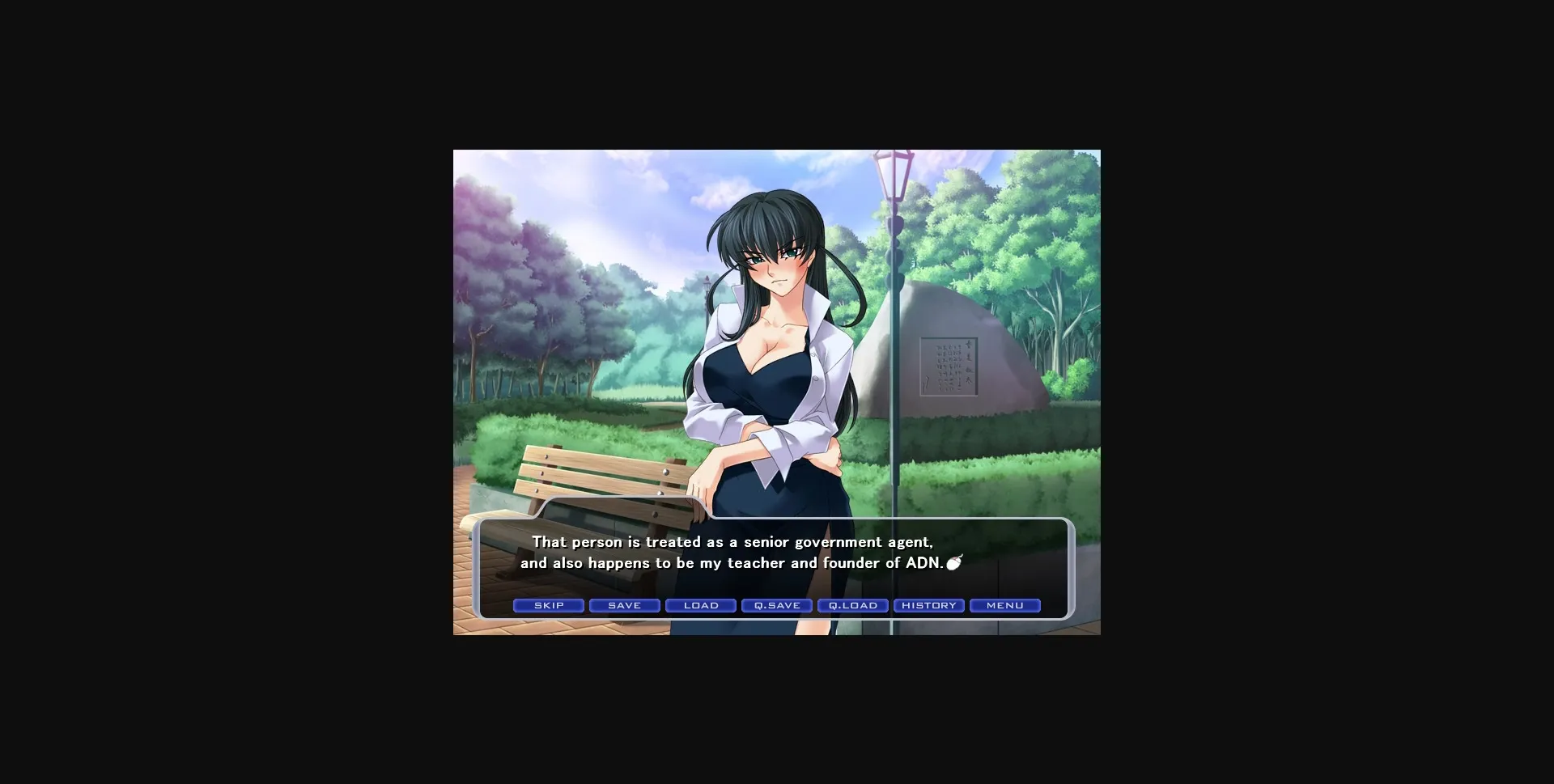Open the LOAD screen
1554x784 pixels.
point(700,605)
